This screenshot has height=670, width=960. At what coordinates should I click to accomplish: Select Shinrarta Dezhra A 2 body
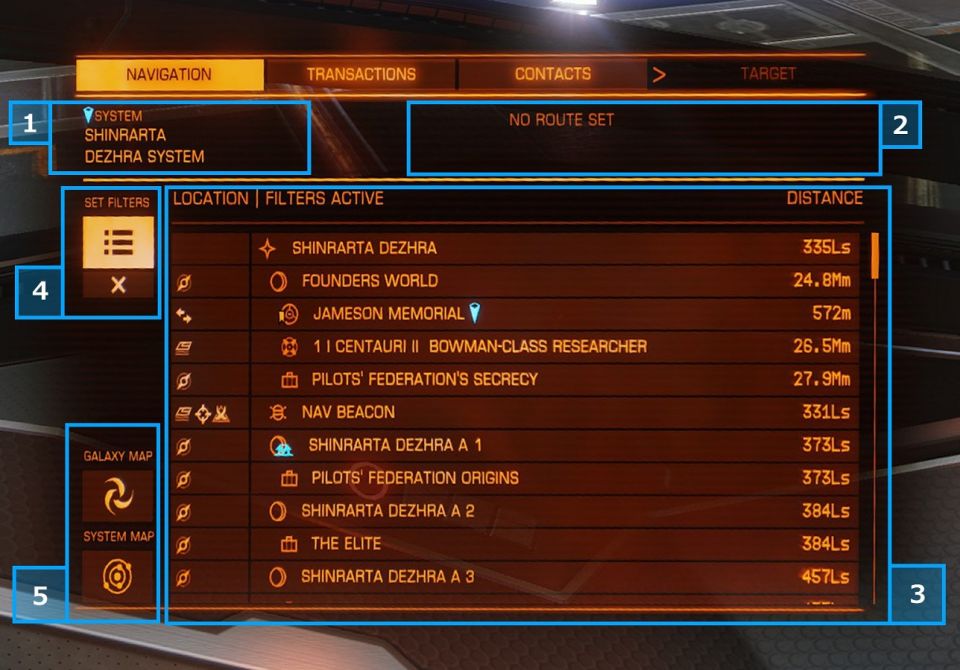coord(555,511)
